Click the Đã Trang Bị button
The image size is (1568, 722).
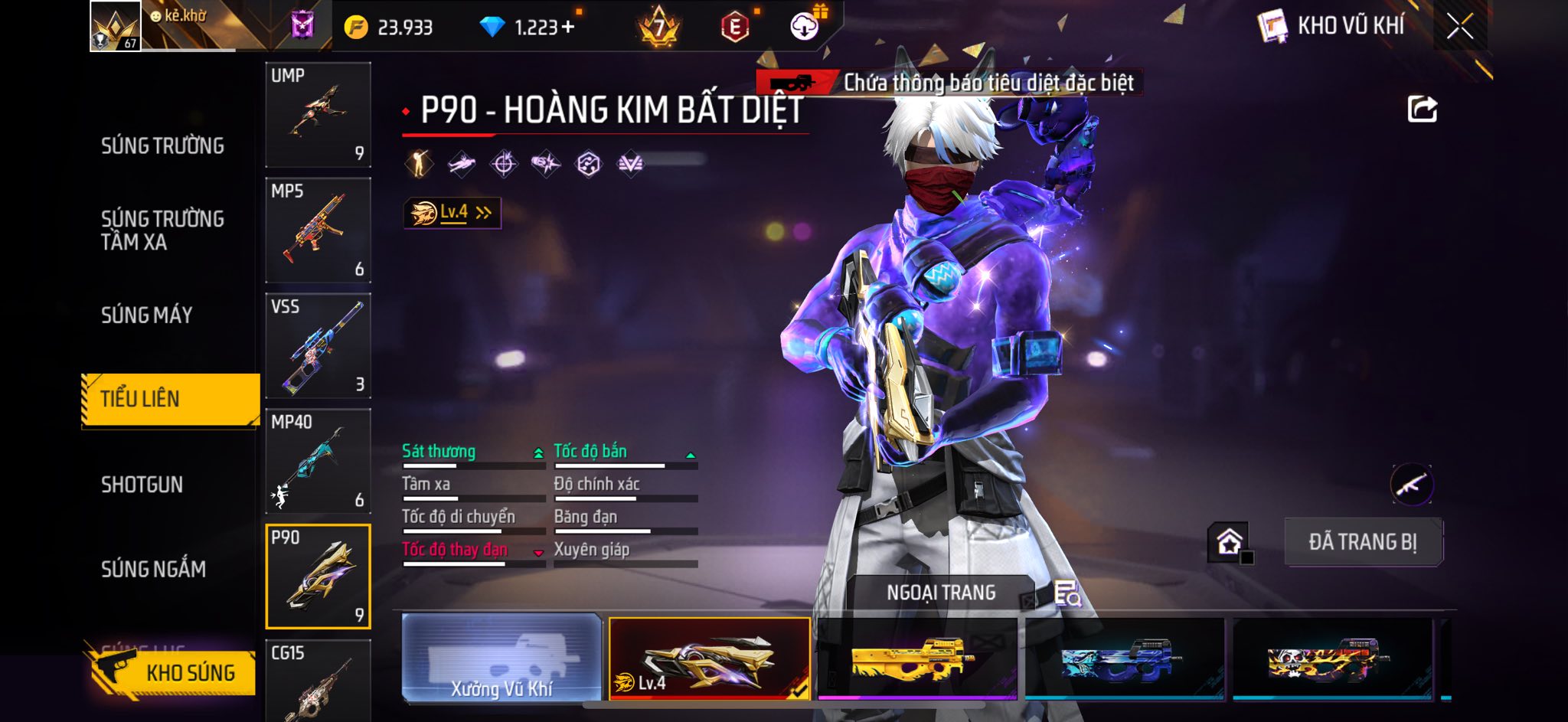pos(1363,542)
